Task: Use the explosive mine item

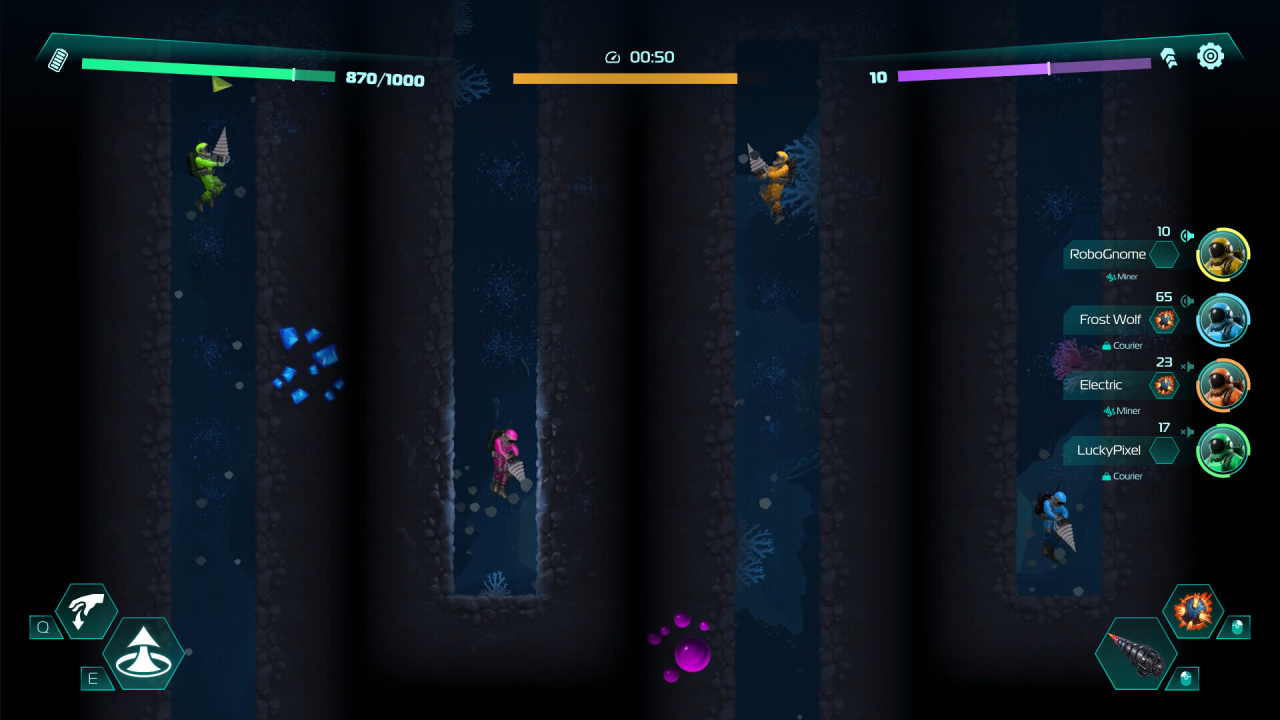Action: click(1192, 611)
